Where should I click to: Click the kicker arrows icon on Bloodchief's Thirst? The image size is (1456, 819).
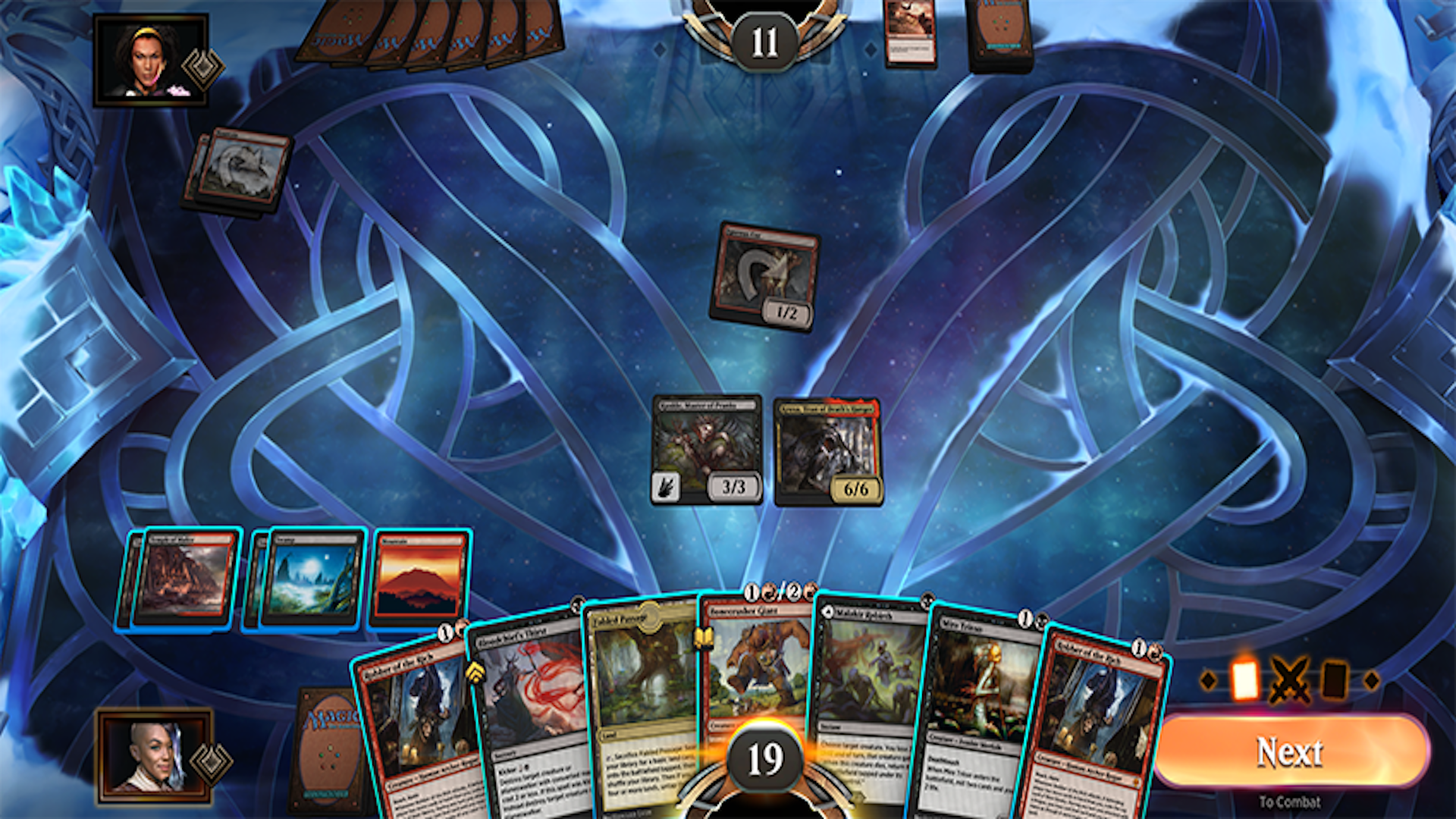477,673
